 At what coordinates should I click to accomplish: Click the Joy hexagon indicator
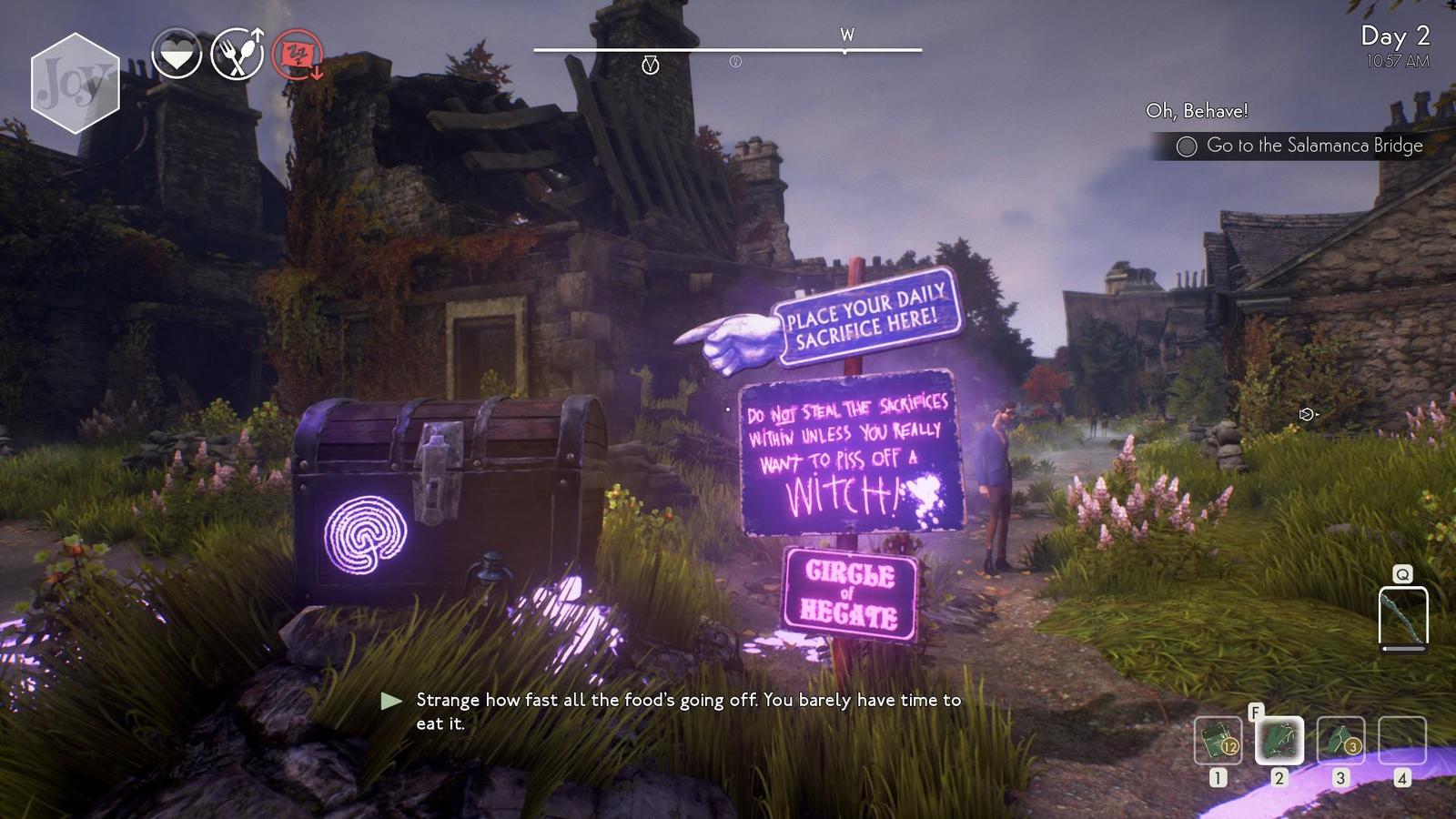tap(75, 83)
